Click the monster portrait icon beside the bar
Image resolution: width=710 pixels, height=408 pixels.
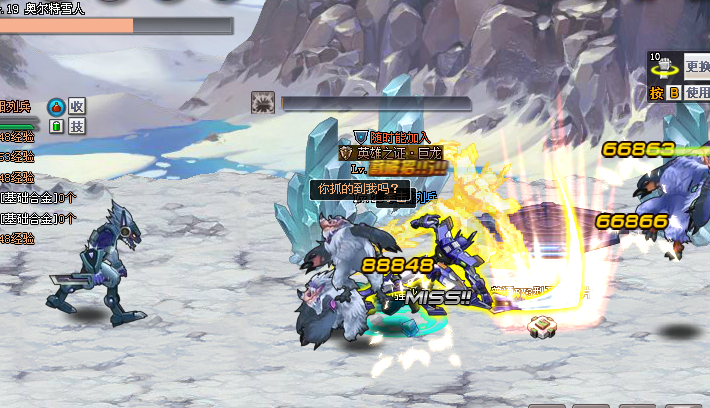[264, 102]
